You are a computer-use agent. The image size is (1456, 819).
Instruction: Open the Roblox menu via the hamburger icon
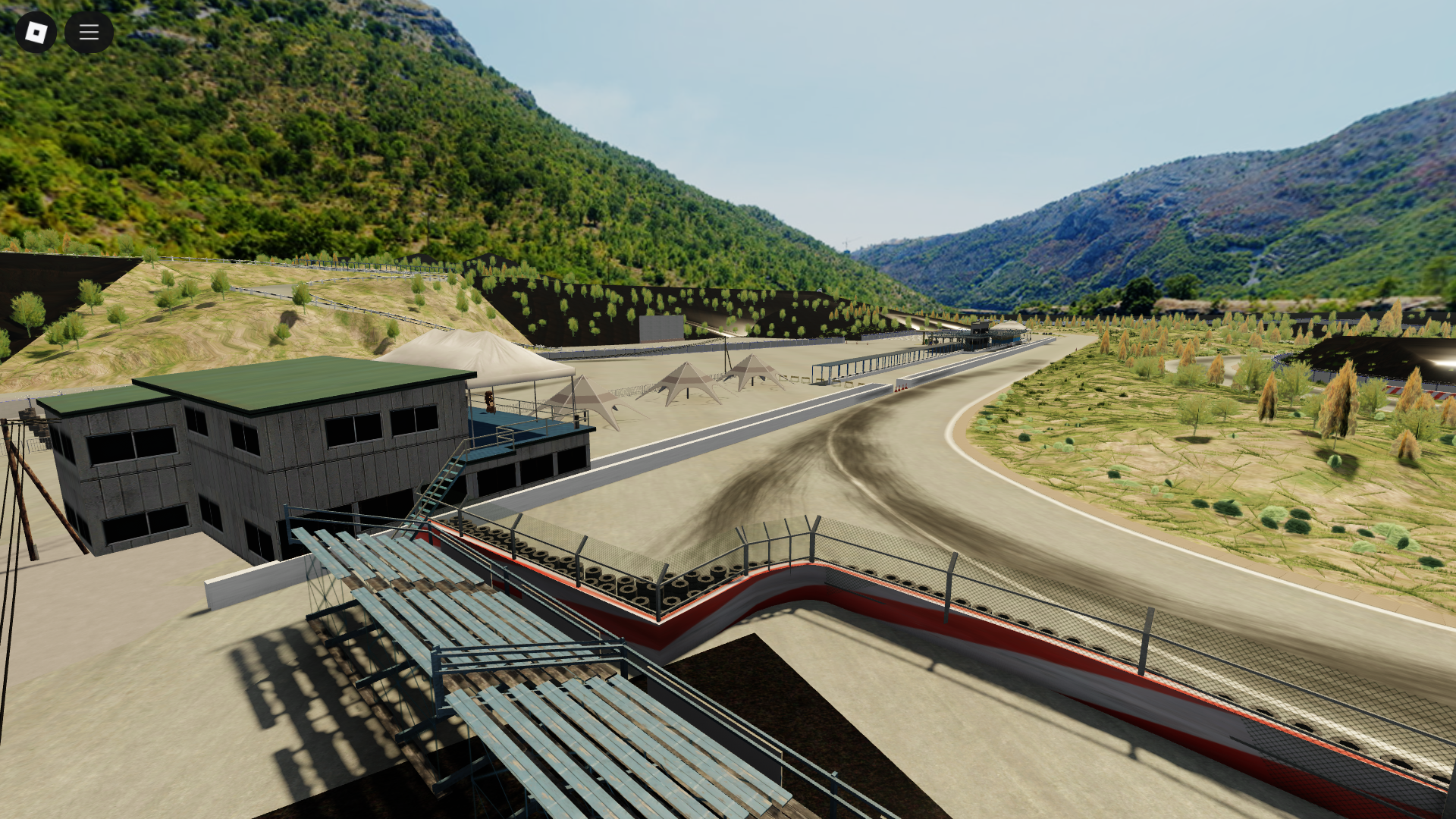click(89, 32)
